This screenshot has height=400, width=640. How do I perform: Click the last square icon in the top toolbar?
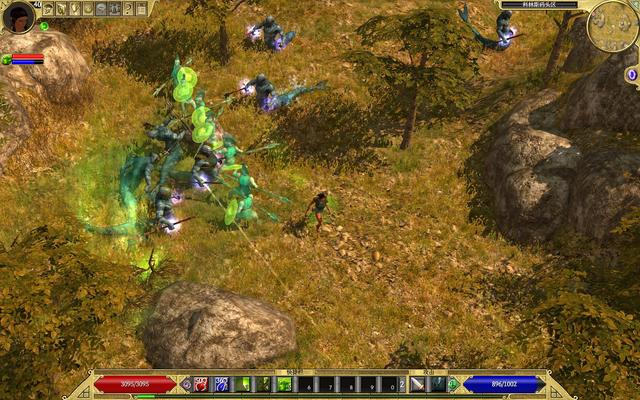(x=141, y=9)
